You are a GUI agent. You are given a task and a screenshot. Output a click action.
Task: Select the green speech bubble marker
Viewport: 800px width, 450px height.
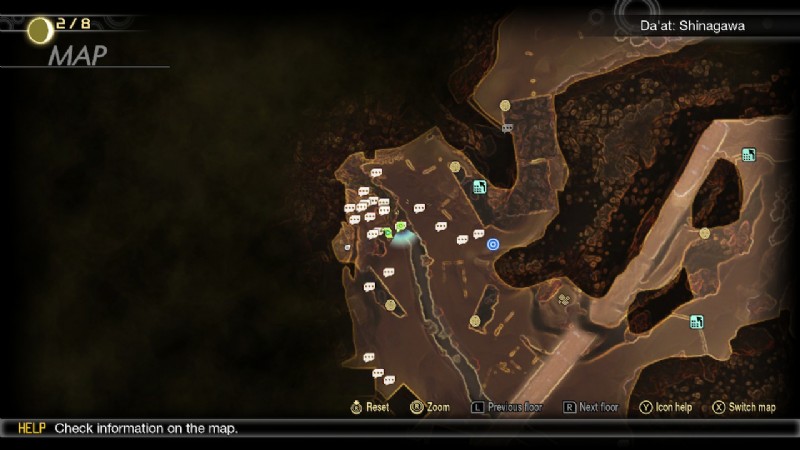(x=400, y=227)
